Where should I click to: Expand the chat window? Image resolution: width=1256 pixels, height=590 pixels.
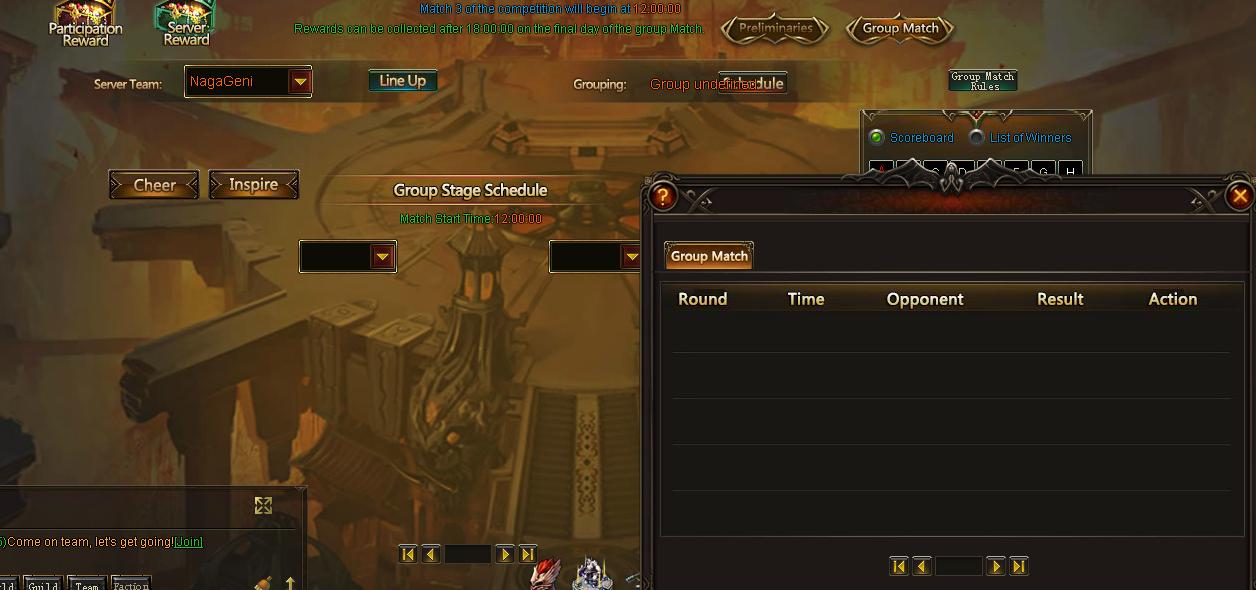263,506
